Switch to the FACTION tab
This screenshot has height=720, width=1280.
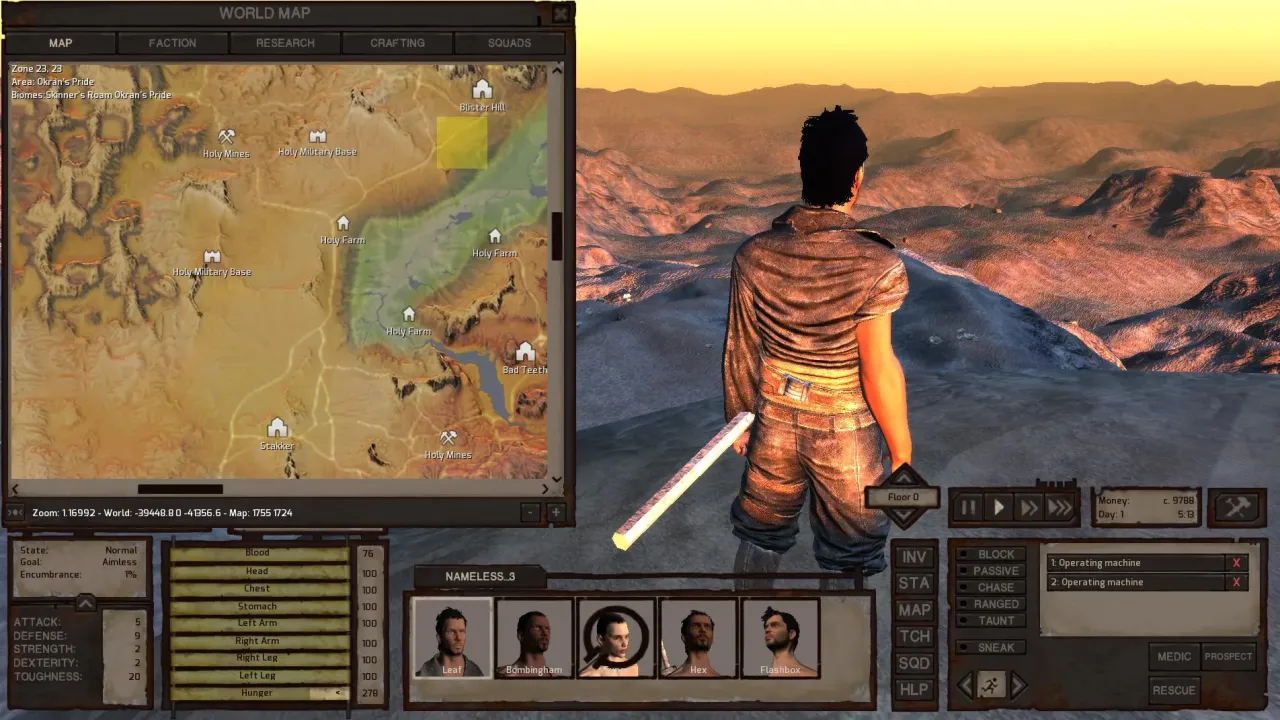[x=172, y=43]
